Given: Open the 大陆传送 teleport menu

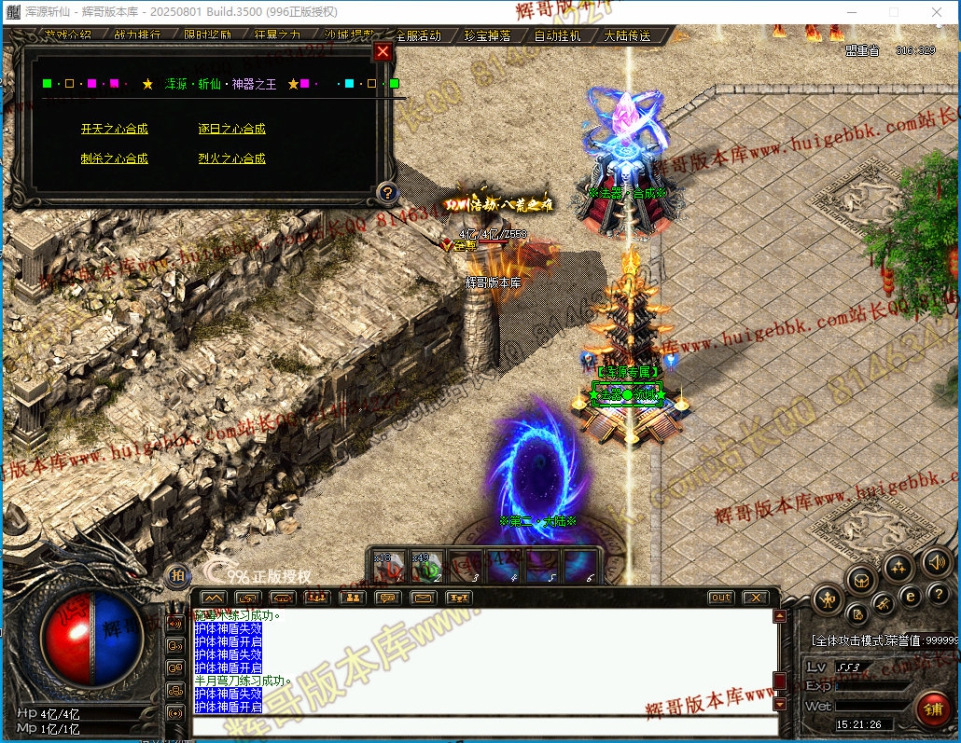Looking at the screenshot, I should (627, 36).
